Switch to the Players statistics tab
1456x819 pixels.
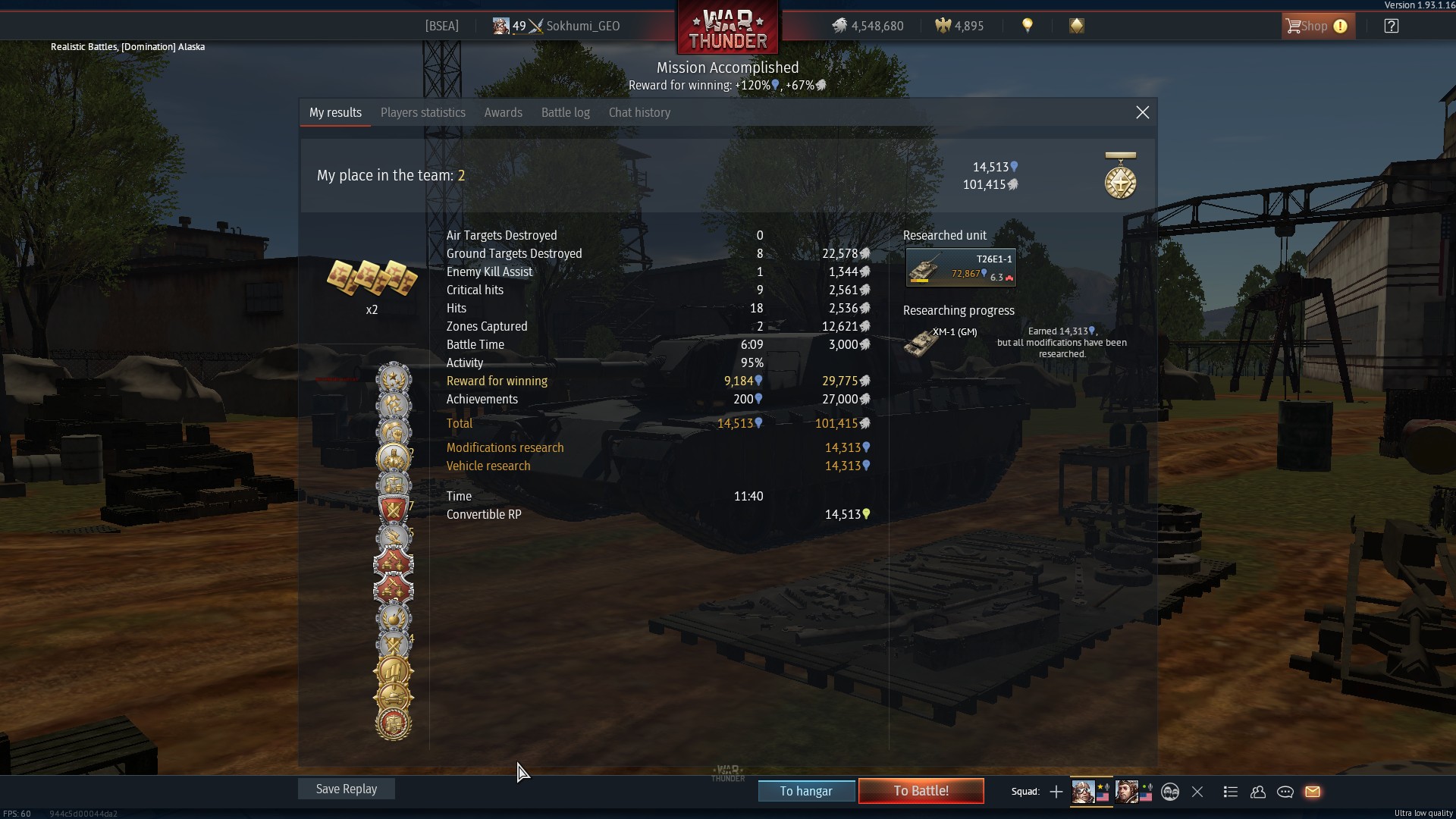pyautogui.click(x=422, y=112)
